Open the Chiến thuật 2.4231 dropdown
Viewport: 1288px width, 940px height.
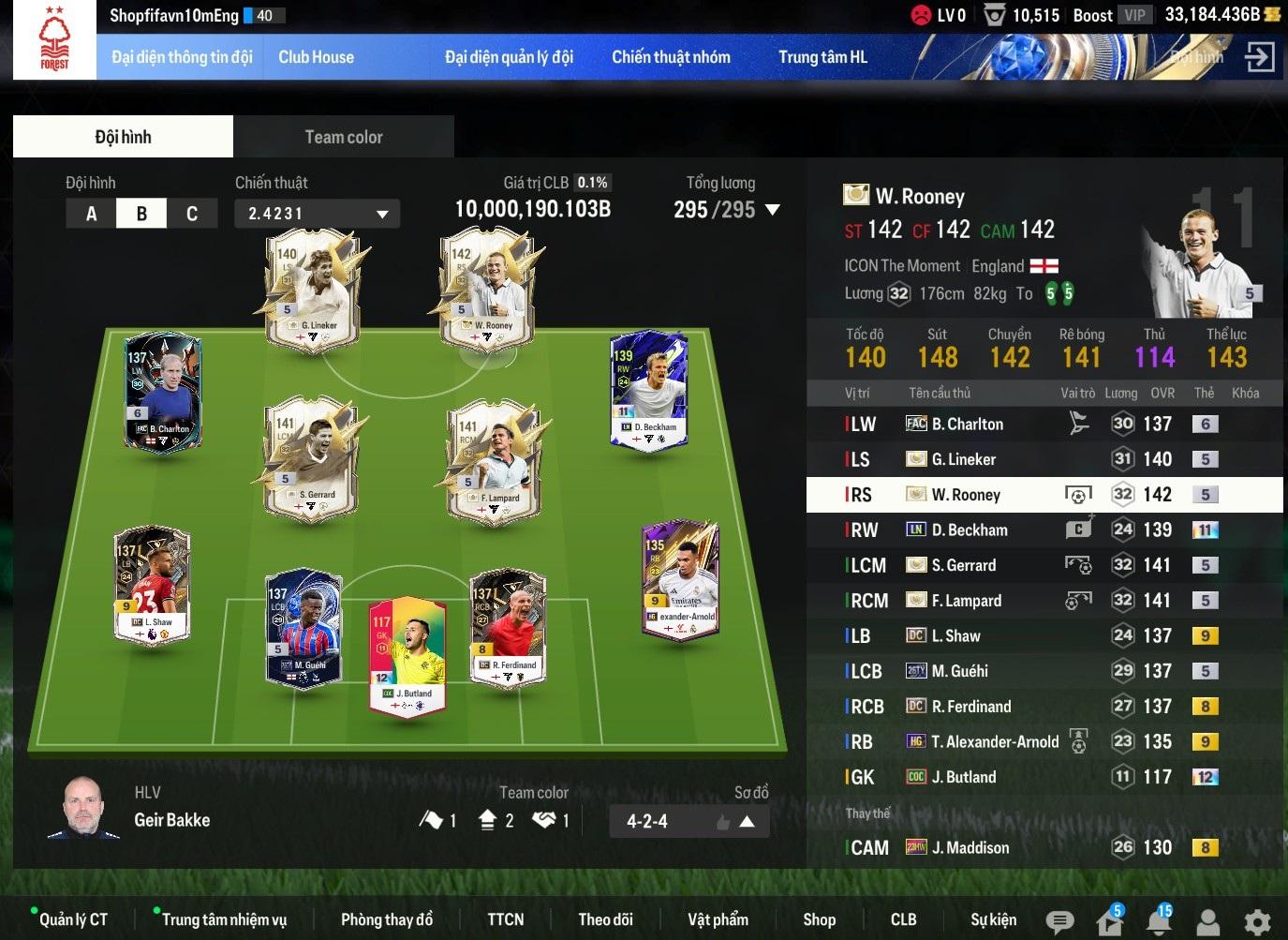coord(317,214)
